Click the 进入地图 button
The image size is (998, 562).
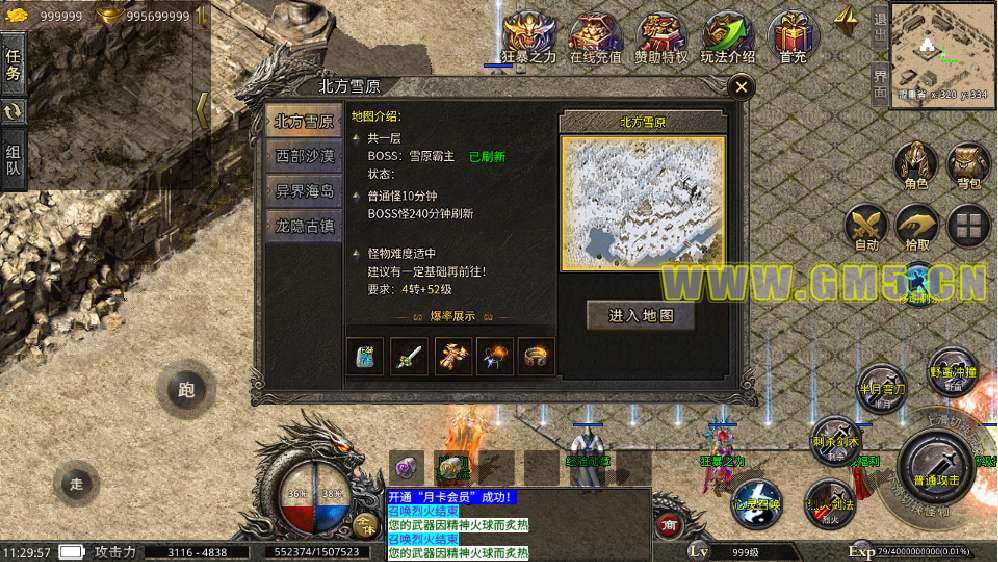tap(641, 315)
